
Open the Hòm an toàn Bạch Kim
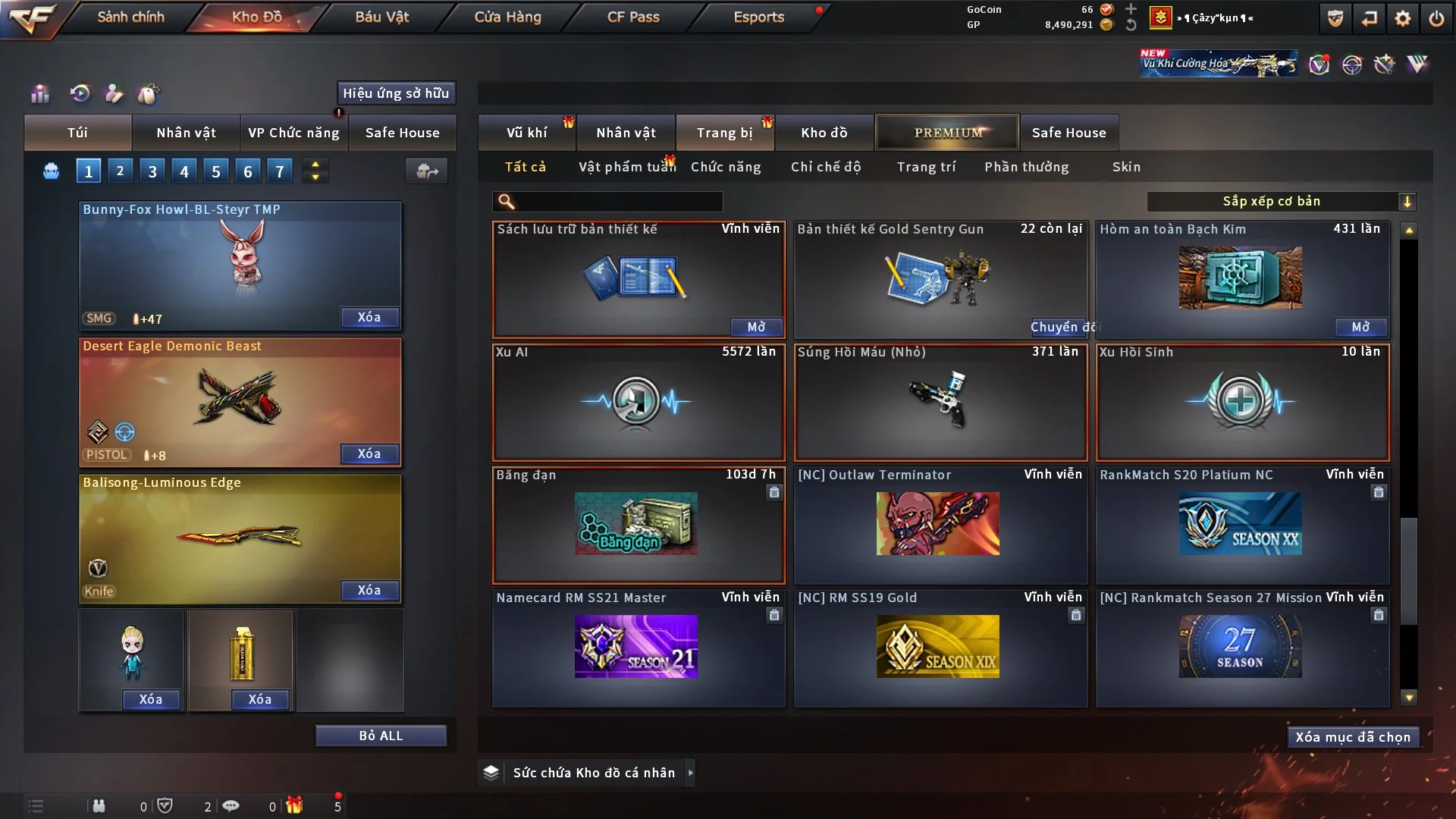click(x=1360, y=327)
